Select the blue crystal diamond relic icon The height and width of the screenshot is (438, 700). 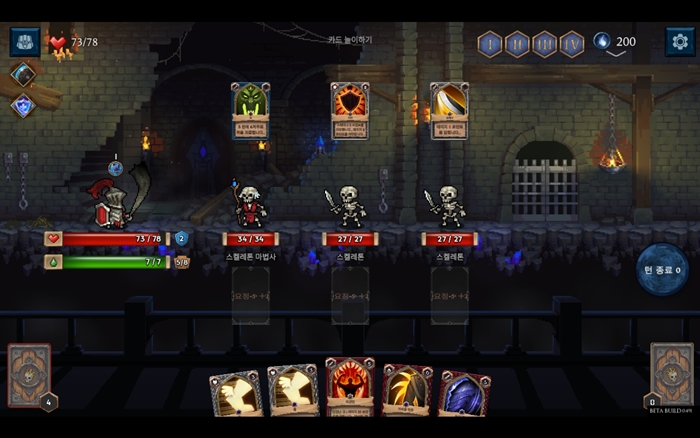tap(22, 105)
